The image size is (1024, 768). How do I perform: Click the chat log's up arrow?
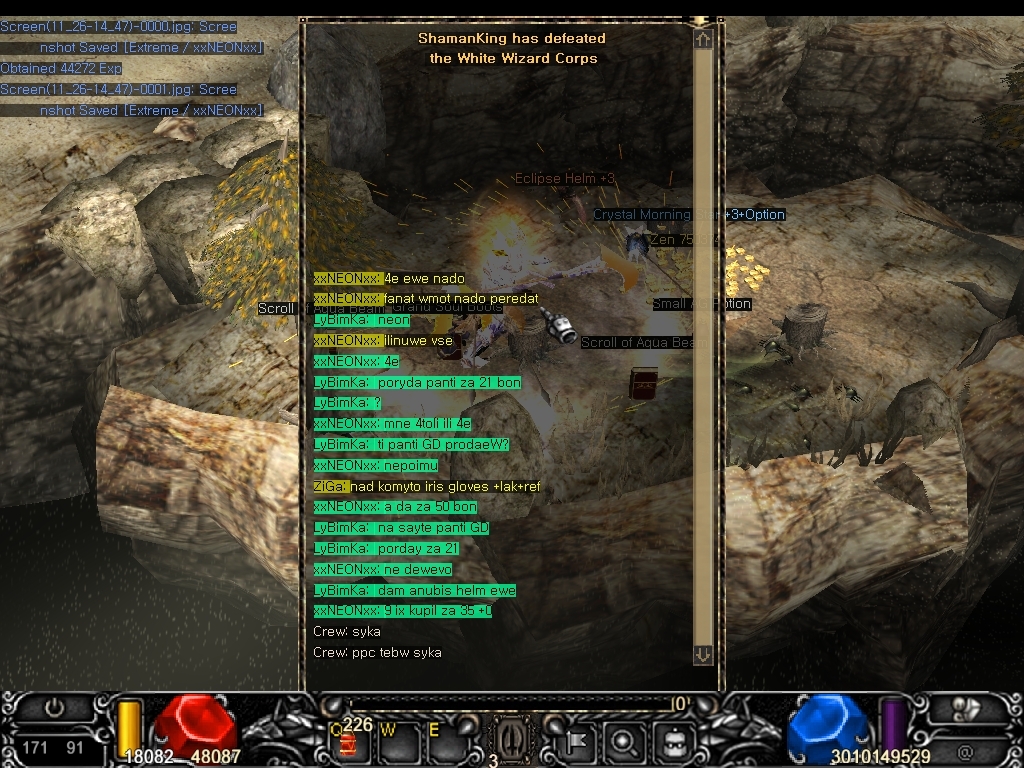[x=703, y=39]
